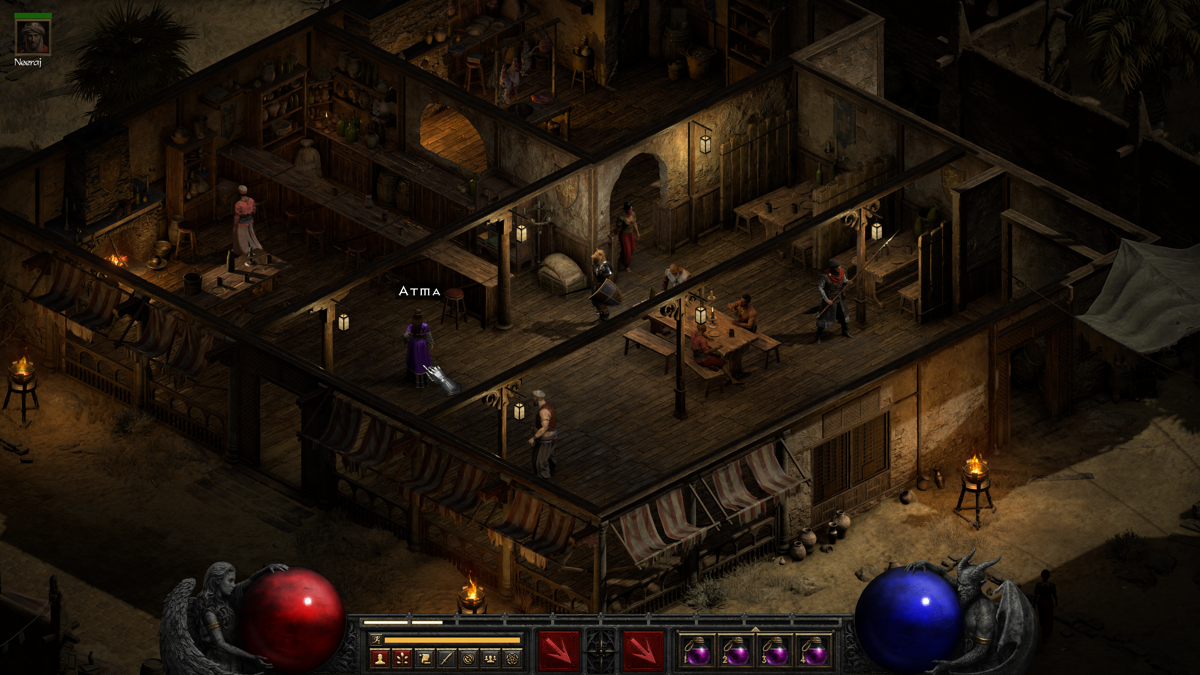Expand the potion belt with the small arrow

[755, 630]
